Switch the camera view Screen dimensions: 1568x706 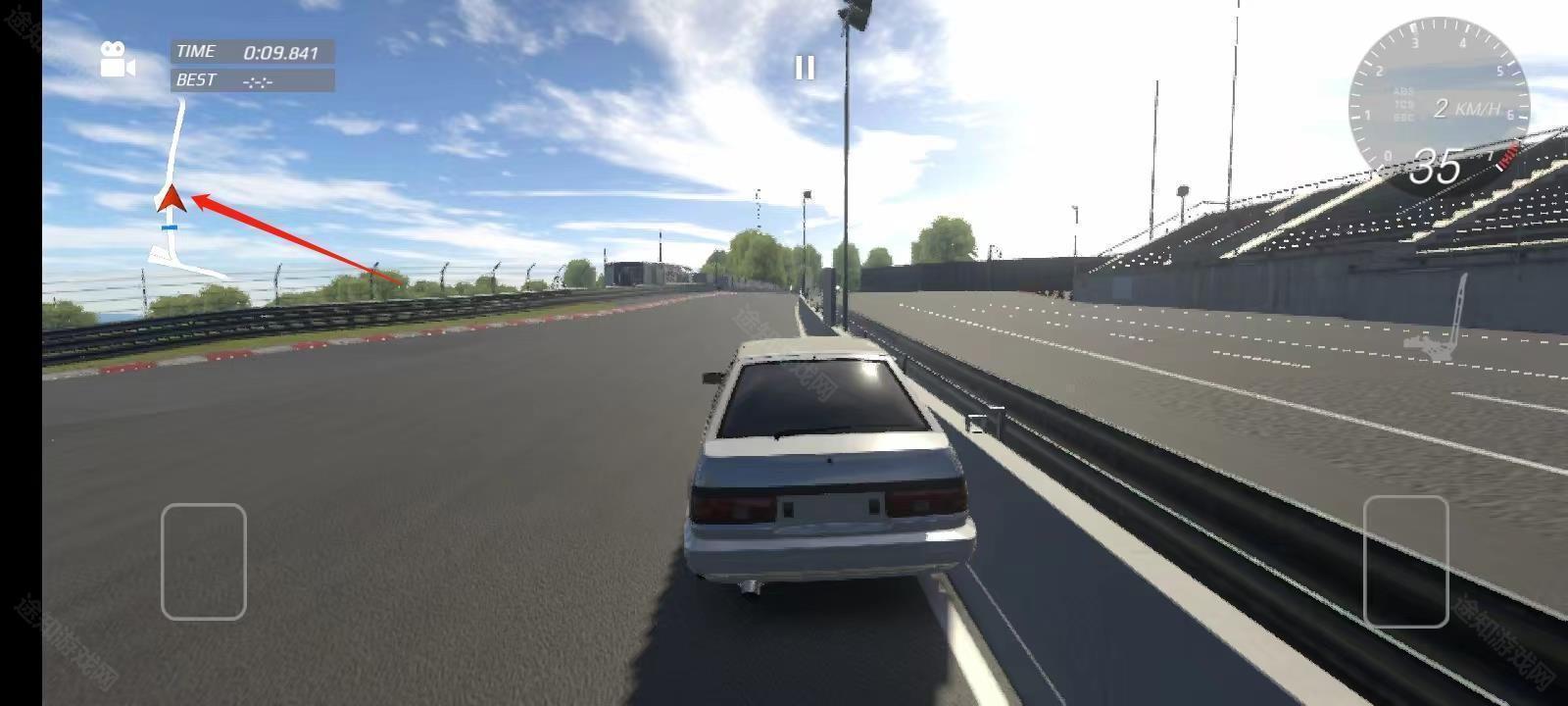tap(118, 60)
